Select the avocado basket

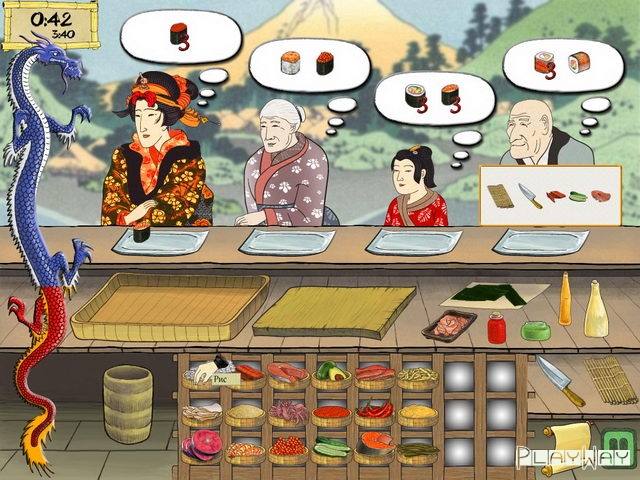click(x=331, y=374)
